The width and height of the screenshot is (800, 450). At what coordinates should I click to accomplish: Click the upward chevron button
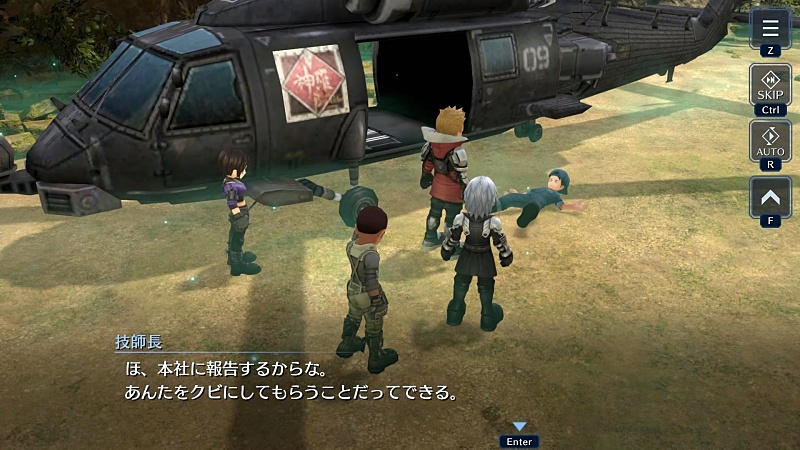[x=770, y=197]
